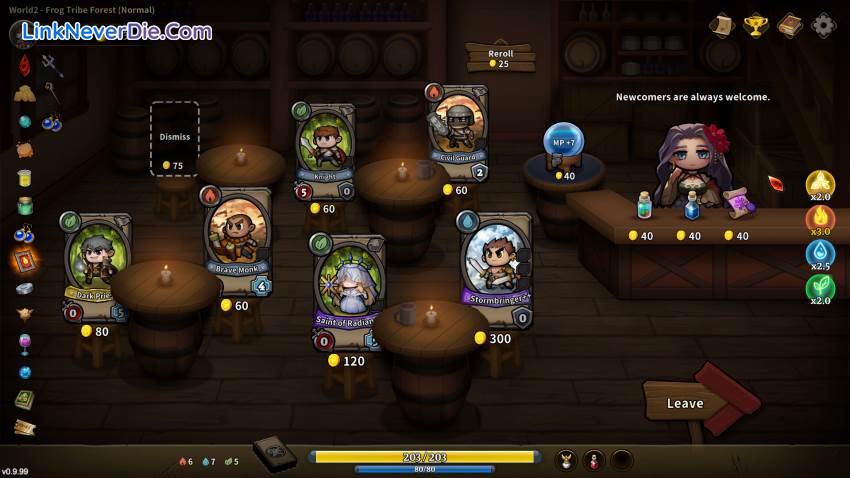This screenshot has height=478, width=850.
Task: Open the brown book journal icon
Action: (790, 25)
